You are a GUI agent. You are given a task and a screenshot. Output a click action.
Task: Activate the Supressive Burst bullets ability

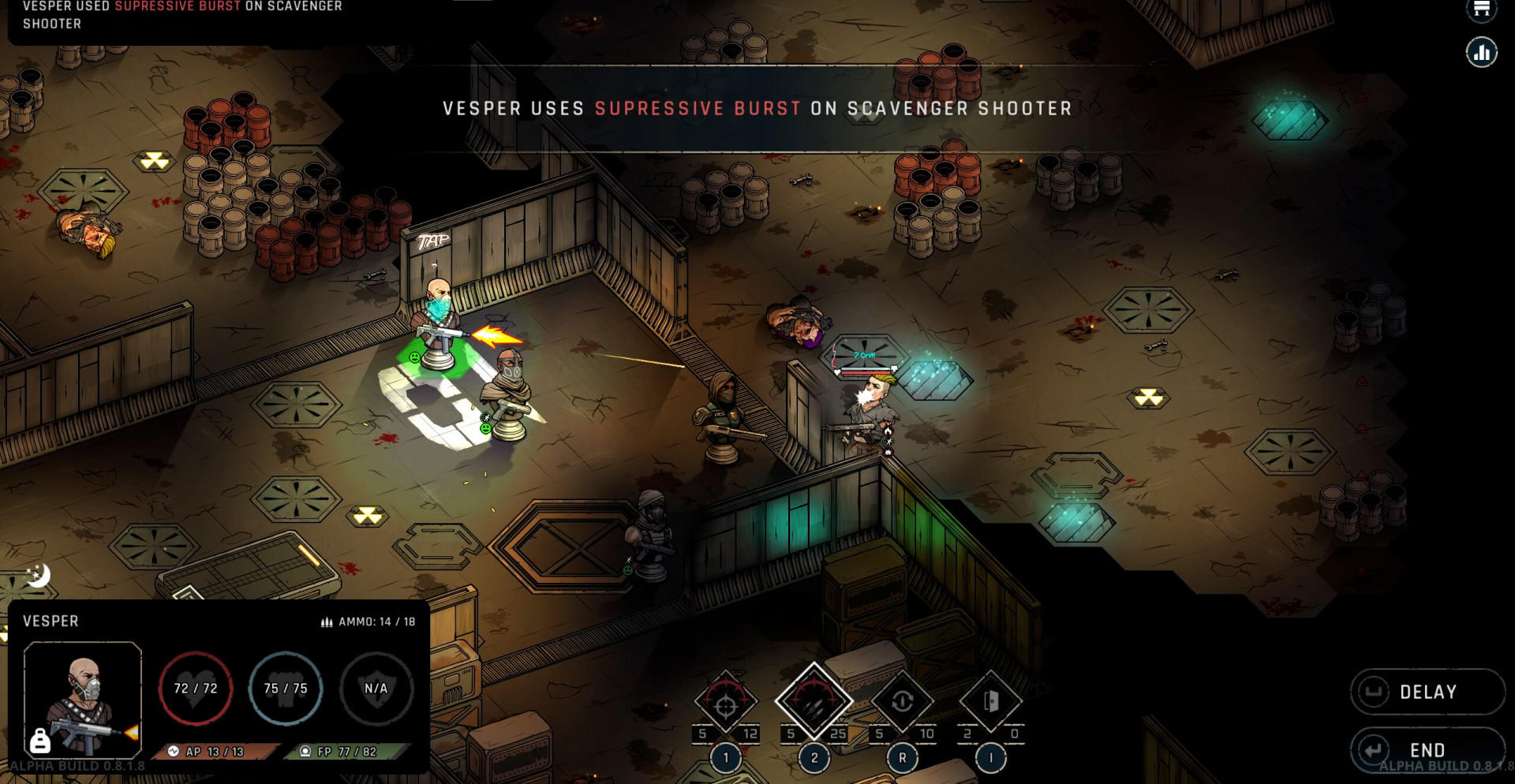pos(814,701)
